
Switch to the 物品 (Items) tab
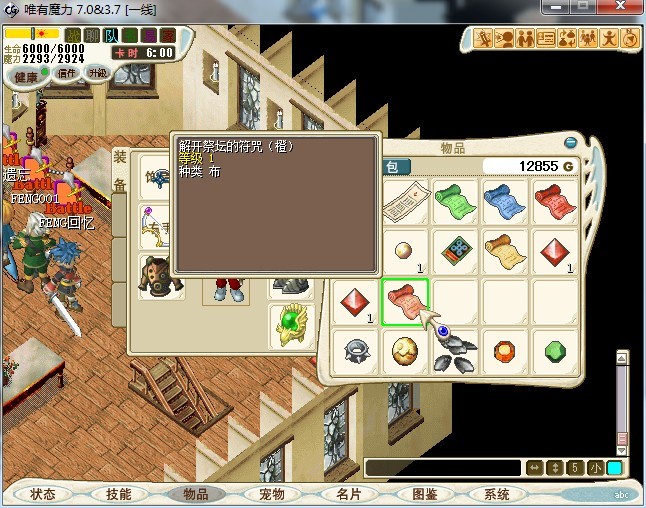(x=195, y=494)
